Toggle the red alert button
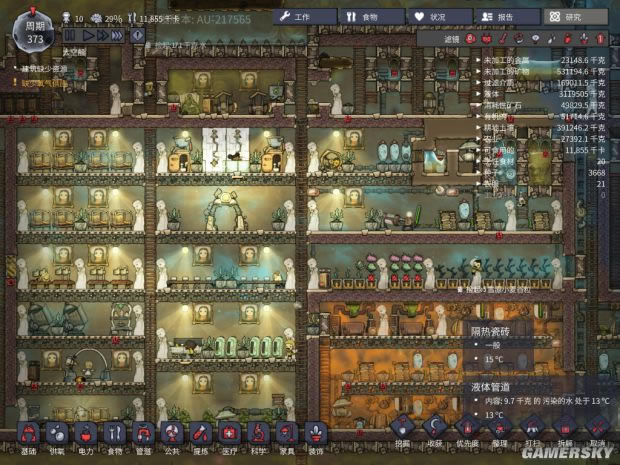Screen dimensions: 620x465 [x=138, y=35]
